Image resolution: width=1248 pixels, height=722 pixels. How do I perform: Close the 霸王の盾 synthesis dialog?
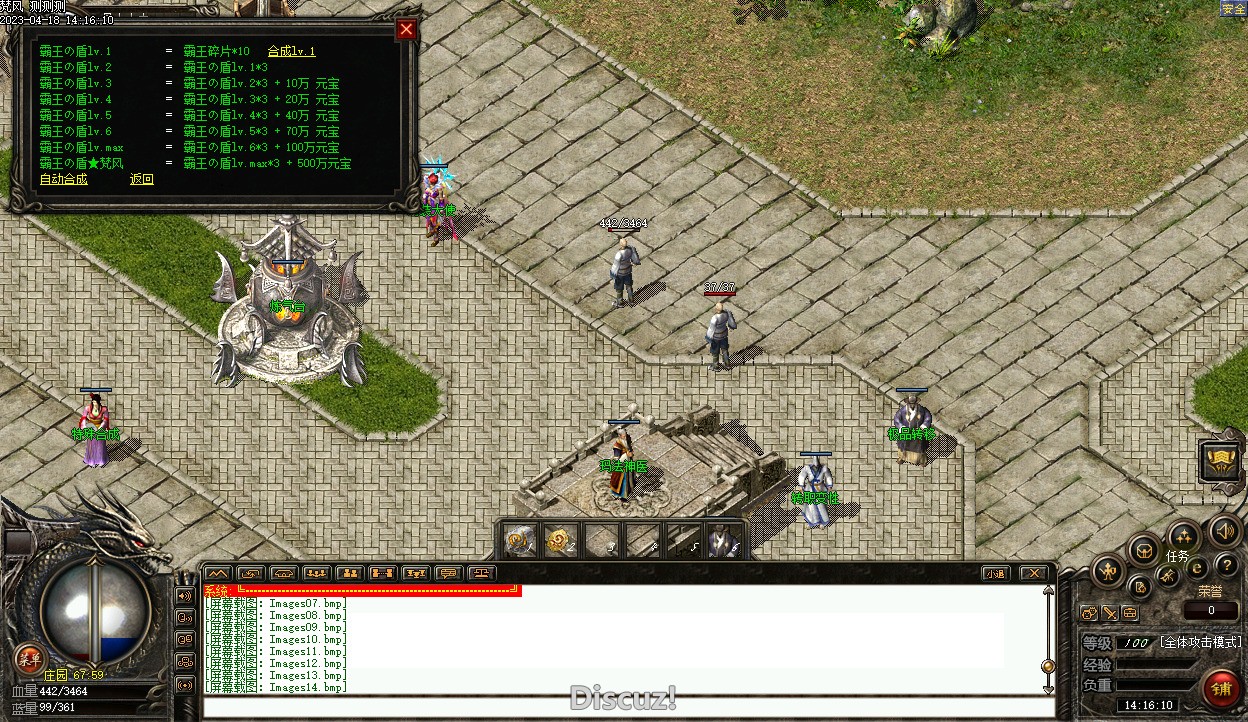coord(406,30)
